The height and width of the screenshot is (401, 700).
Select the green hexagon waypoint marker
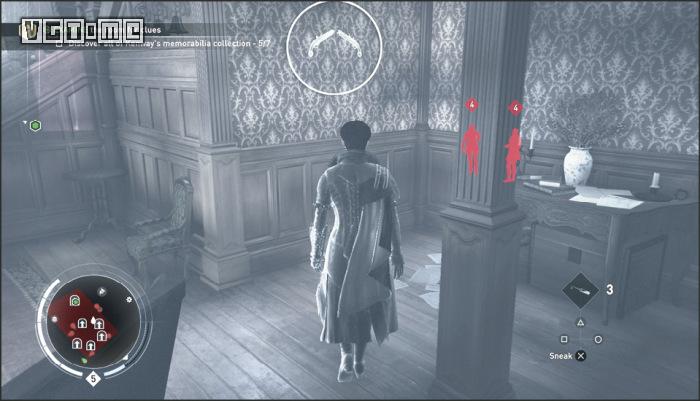point(35,125)
